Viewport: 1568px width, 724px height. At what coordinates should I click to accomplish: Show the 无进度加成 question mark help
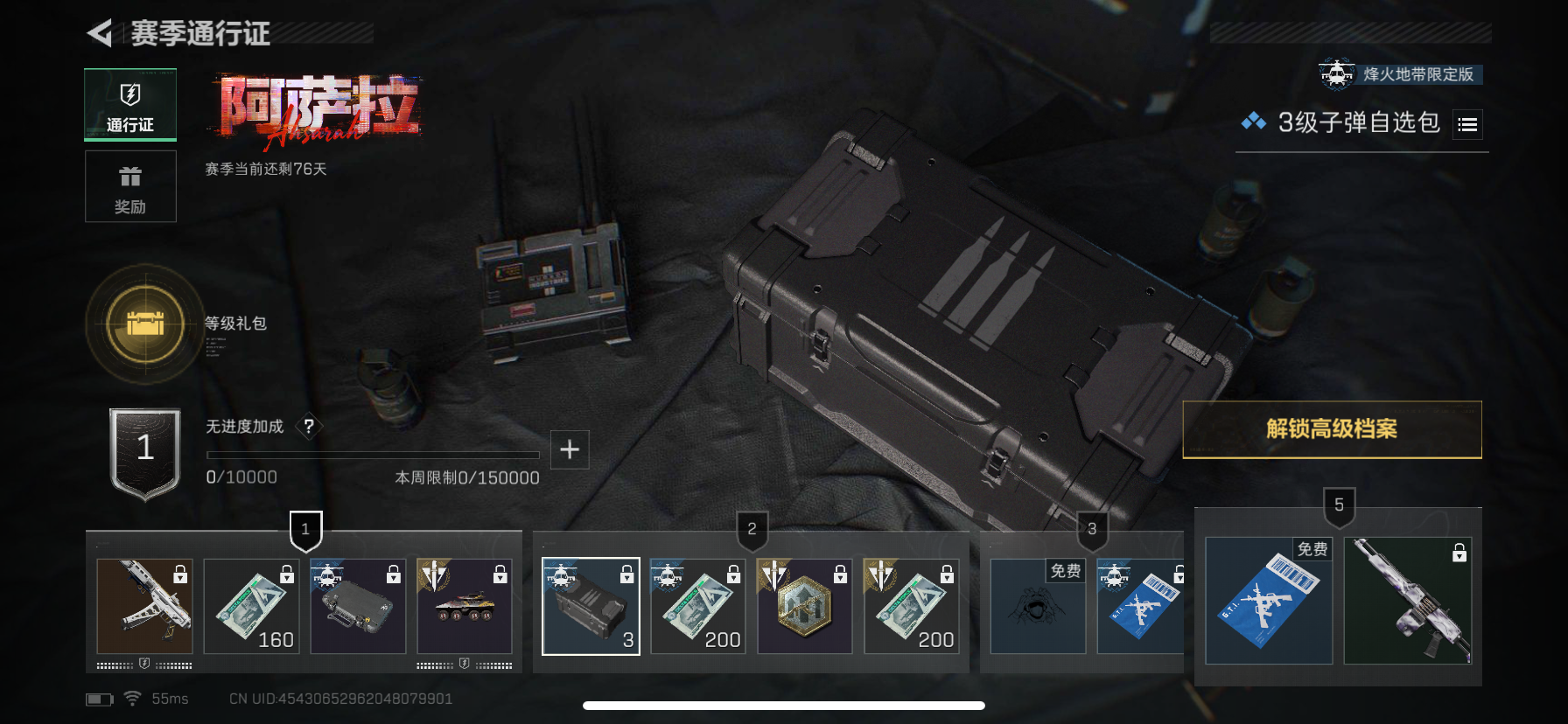(309, 426)
